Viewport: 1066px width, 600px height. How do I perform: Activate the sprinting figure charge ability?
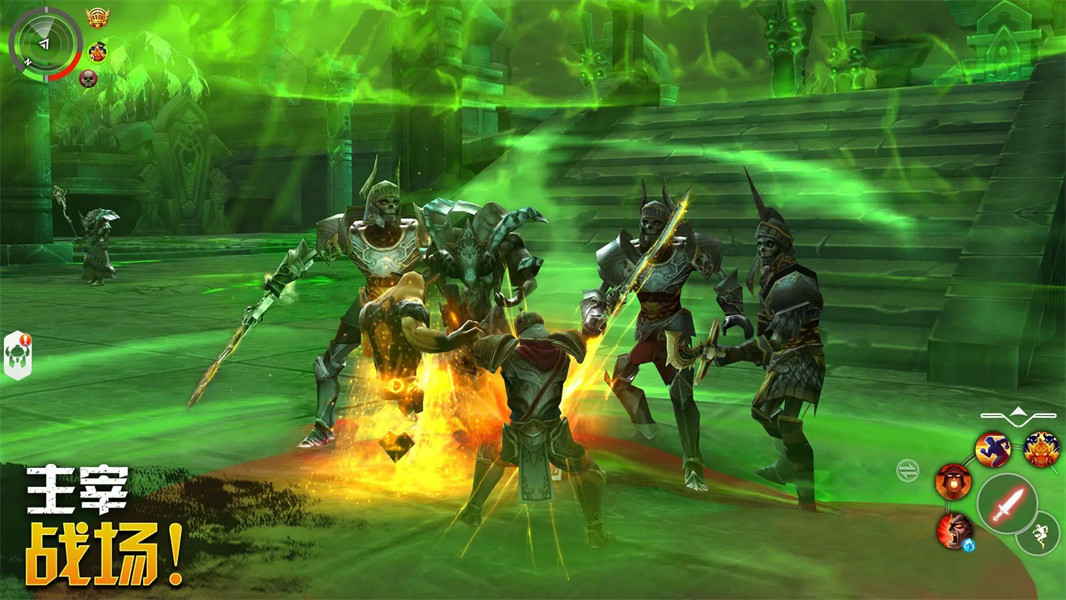[x=993, y=449]
